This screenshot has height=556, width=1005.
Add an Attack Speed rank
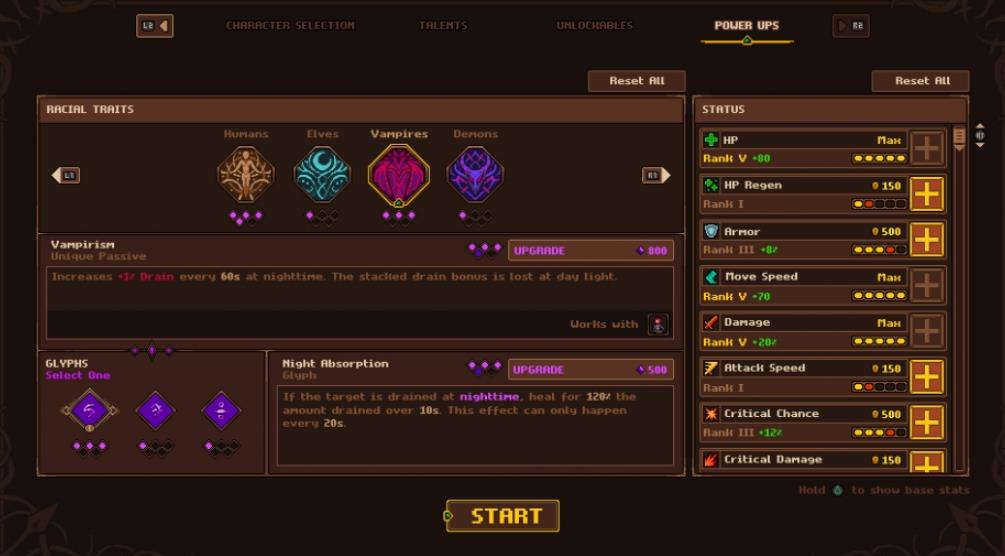tap(927, 377)
